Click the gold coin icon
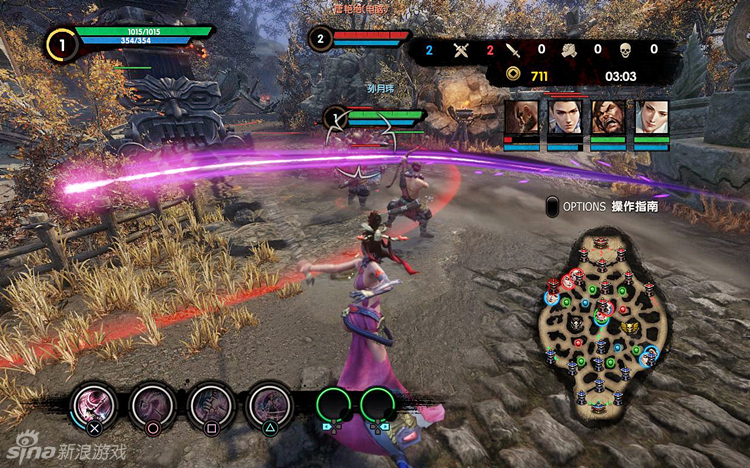The image size is (750, 468). pos(512,73)
